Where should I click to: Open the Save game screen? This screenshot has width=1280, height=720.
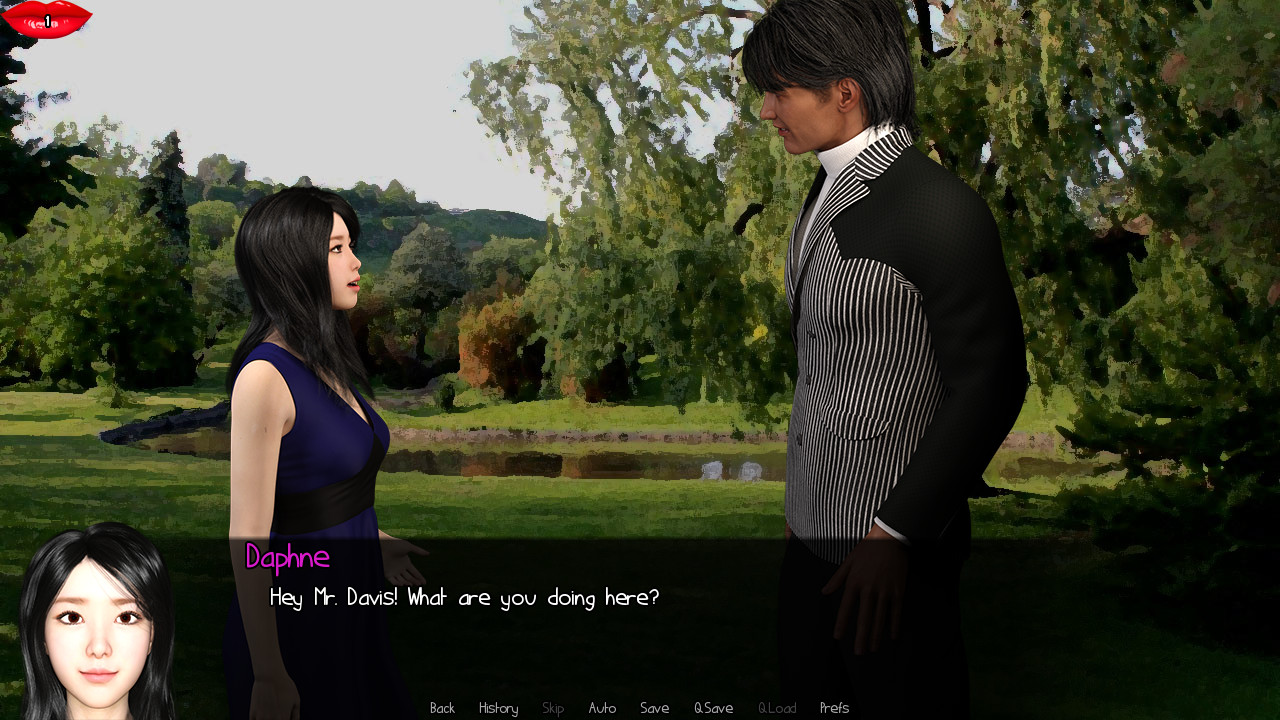tap(654, 707)
